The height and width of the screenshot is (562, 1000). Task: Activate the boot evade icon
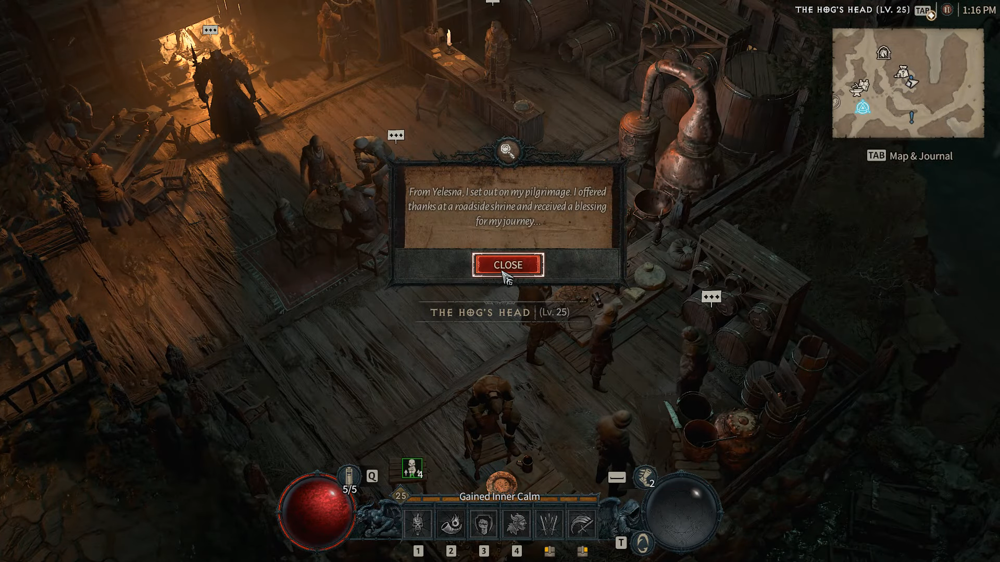tap(645, 478)
